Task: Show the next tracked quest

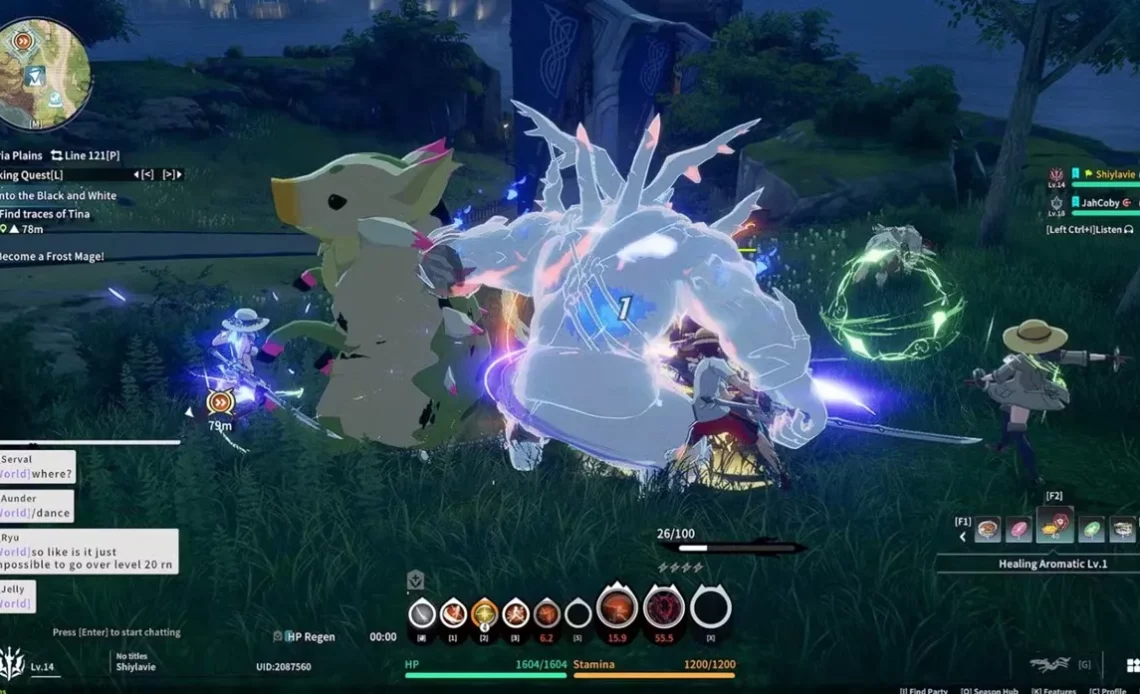Action: [x=172, y=175]
